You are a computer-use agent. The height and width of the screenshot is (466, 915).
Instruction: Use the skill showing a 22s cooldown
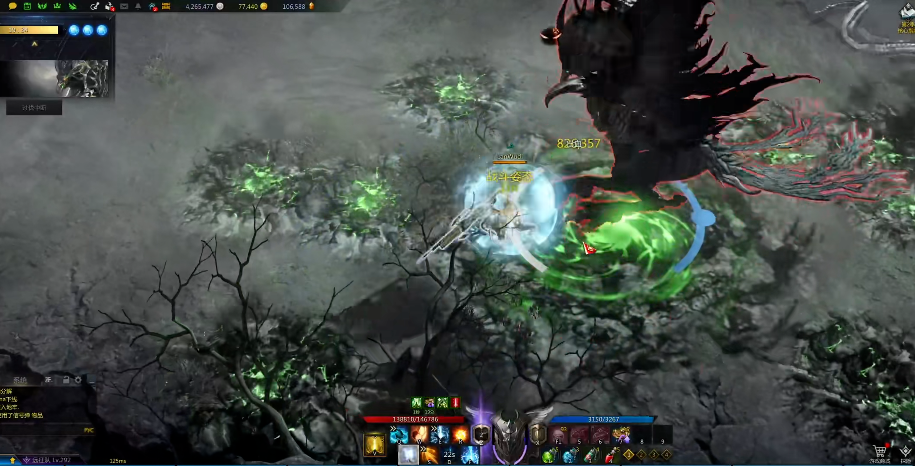coord(448,456)
